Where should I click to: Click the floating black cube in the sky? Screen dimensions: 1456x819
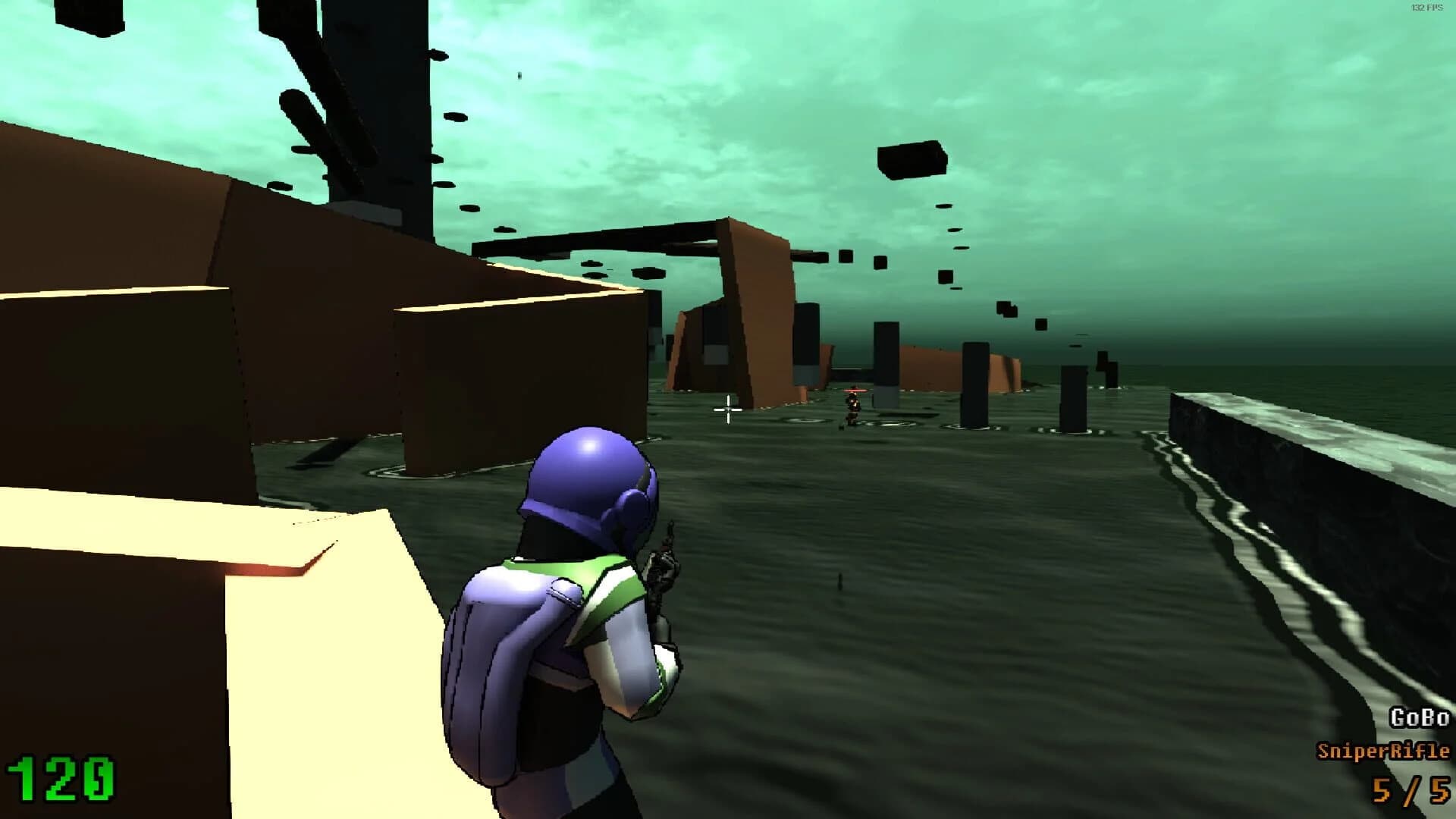click(910, 159)
